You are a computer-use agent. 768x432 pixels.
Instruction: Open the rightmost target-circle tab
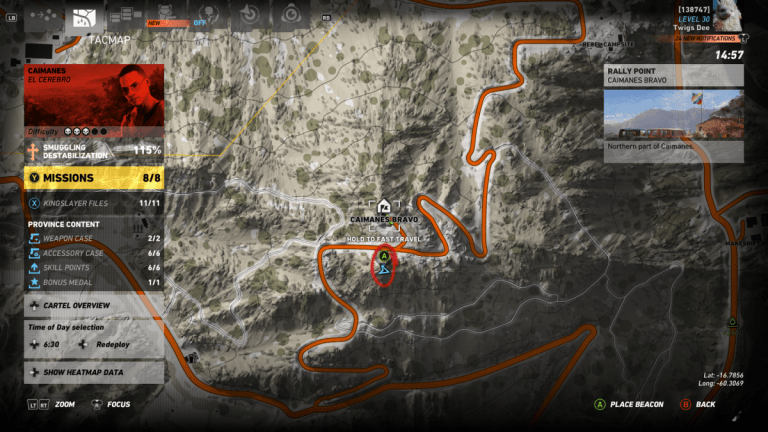tap(291, 17)
